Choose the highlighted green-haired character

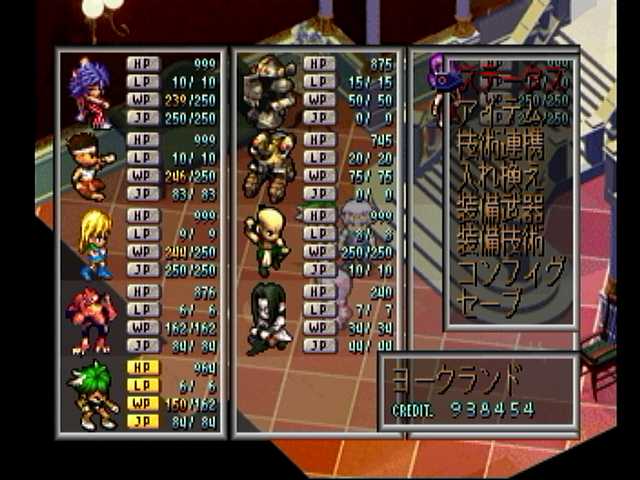[x=93, y=394]
